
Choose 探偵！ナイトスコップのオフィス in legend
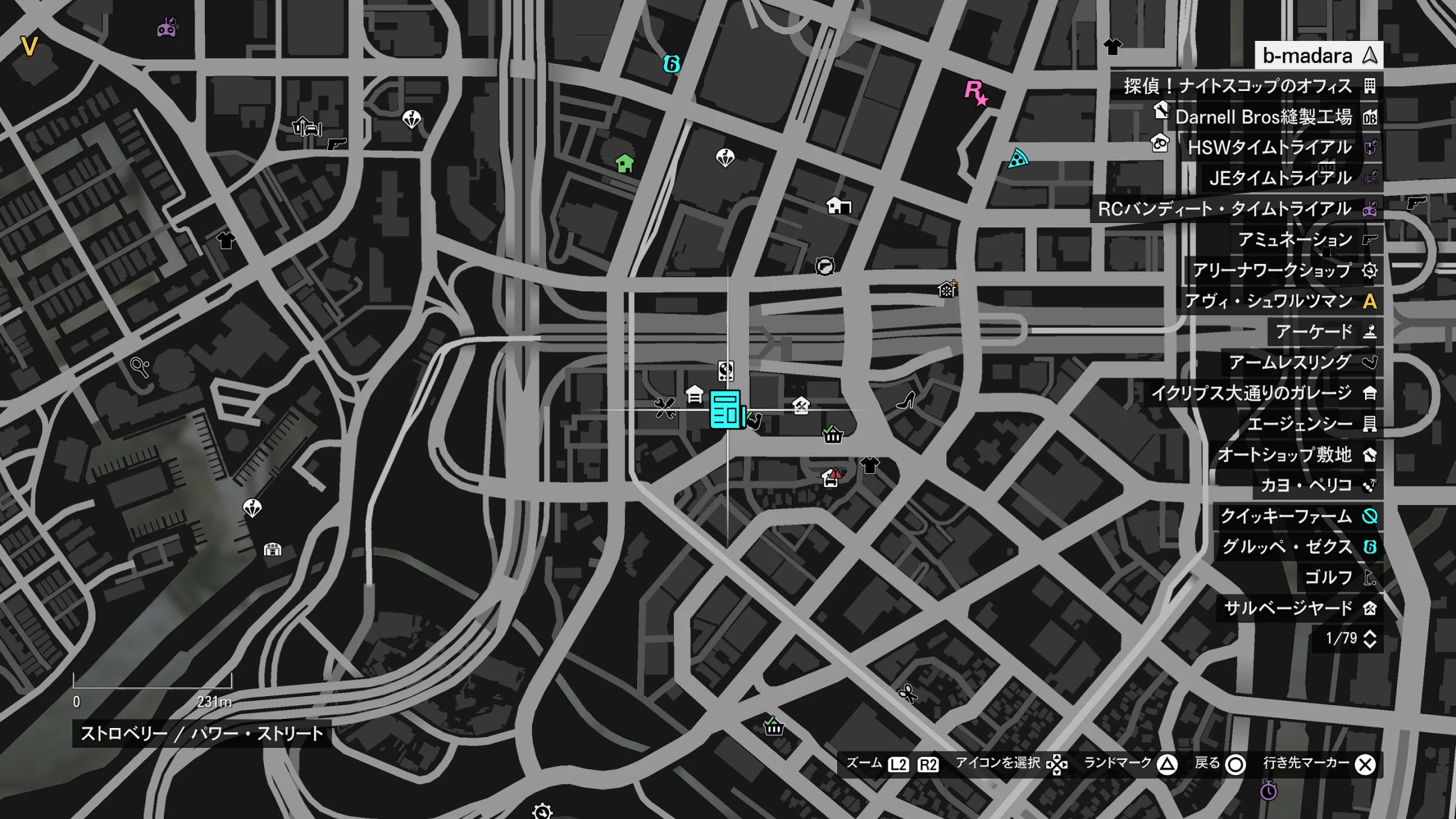[1246, 86]
